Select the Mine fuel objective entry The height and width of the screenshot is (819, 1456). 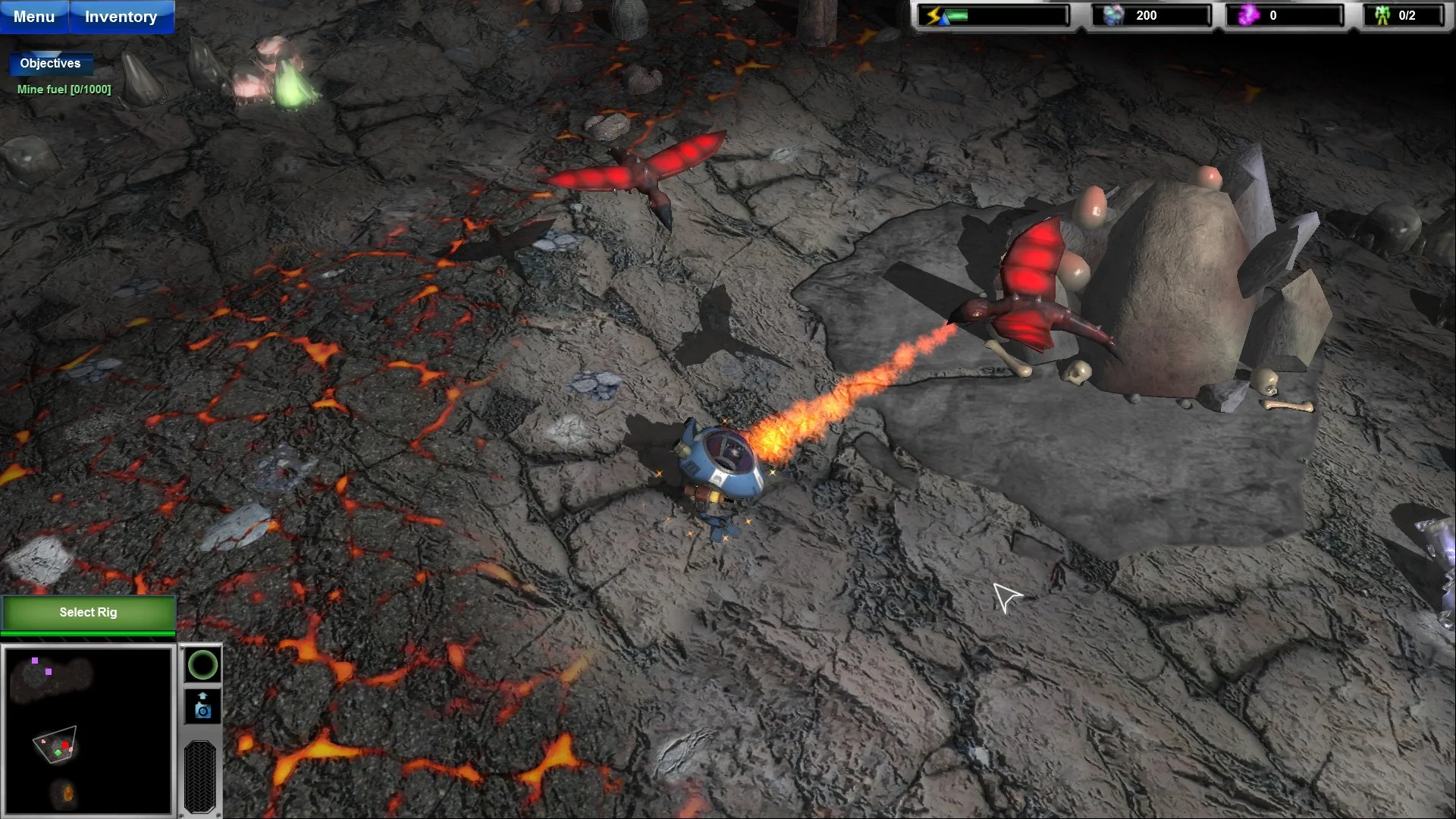click(64, 89)
